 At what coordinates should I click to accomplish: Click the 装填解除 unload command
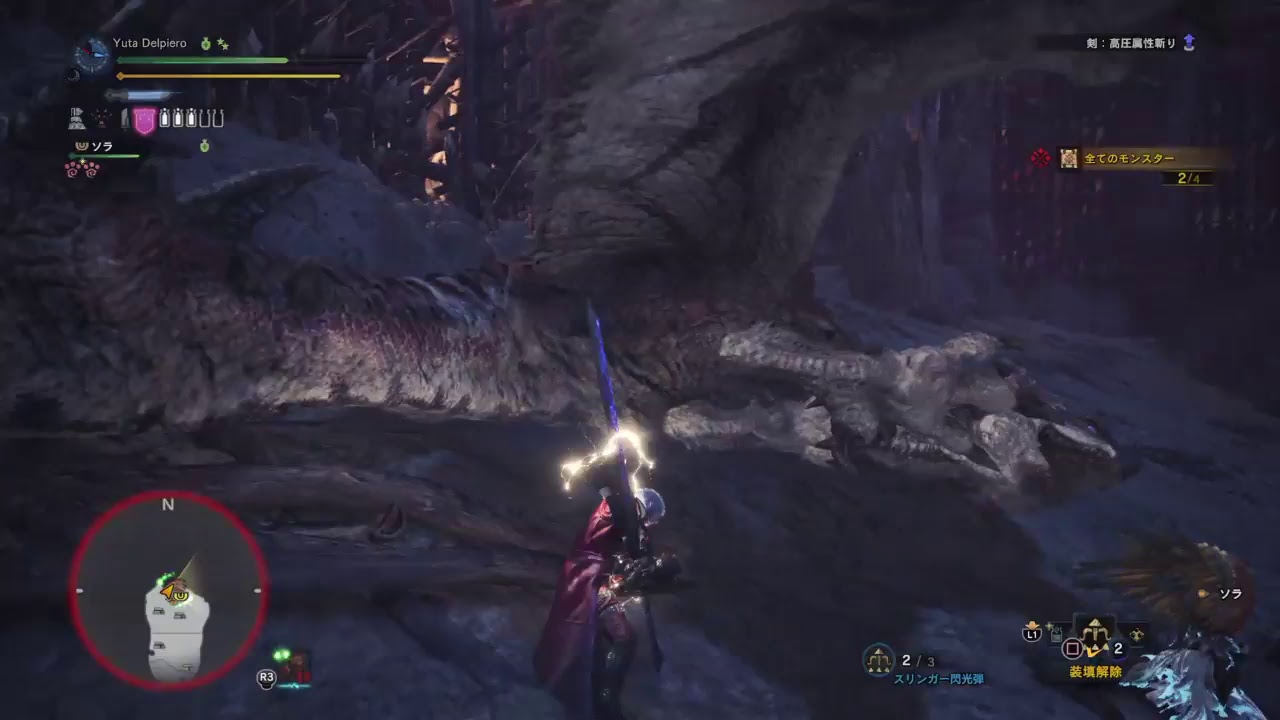1095,672
